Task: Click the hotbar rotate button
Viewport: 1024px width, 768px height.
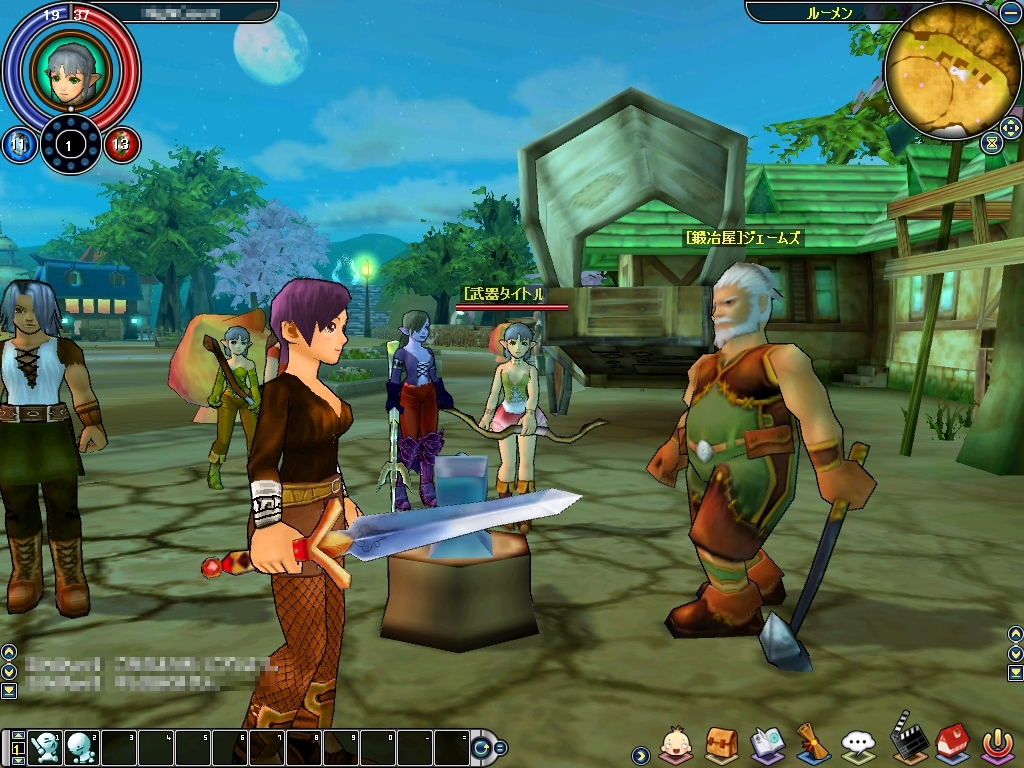Action: click(481, 747)
